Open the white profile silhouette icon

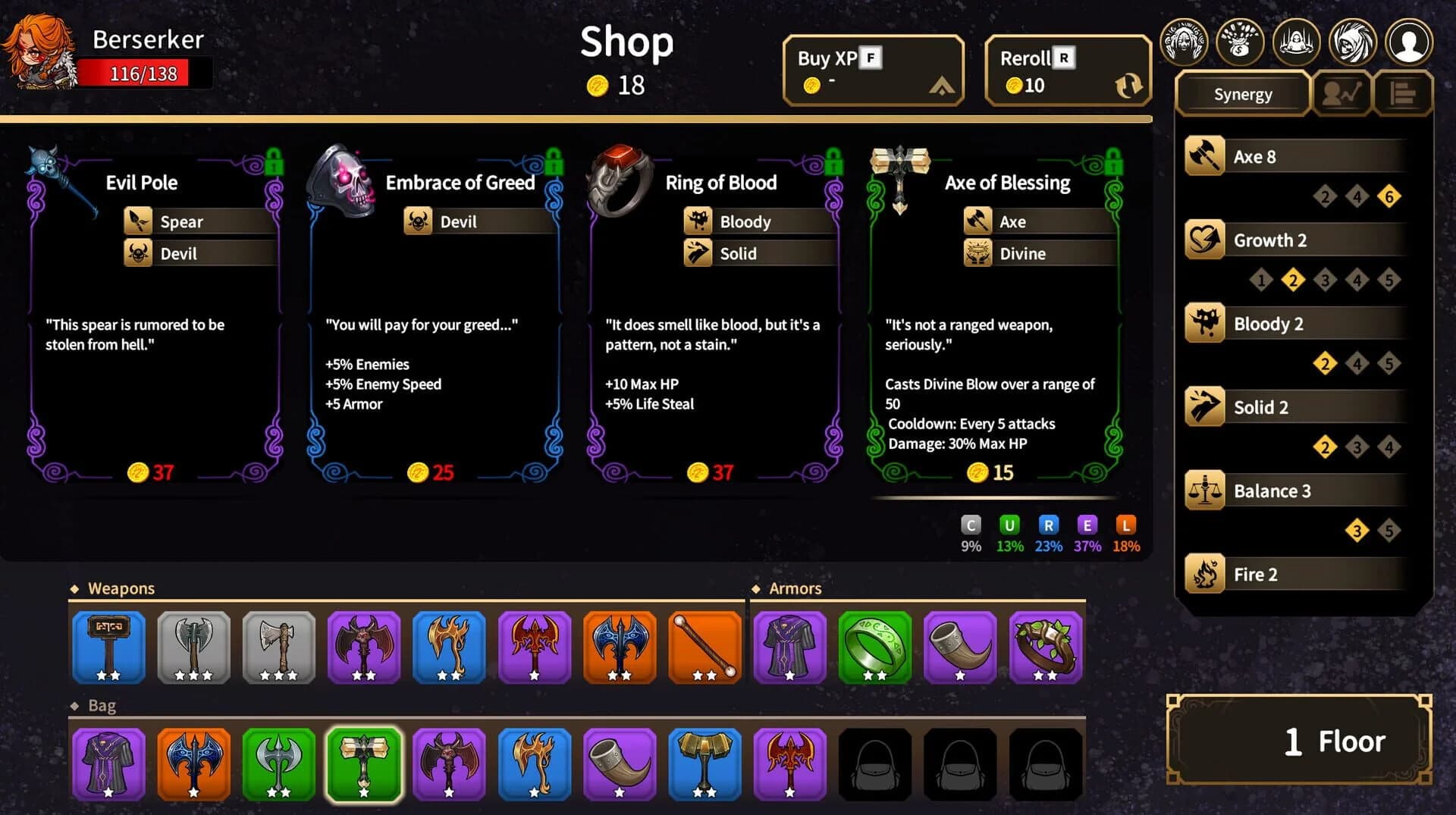pyautogui.click(x=1408, y=42)
